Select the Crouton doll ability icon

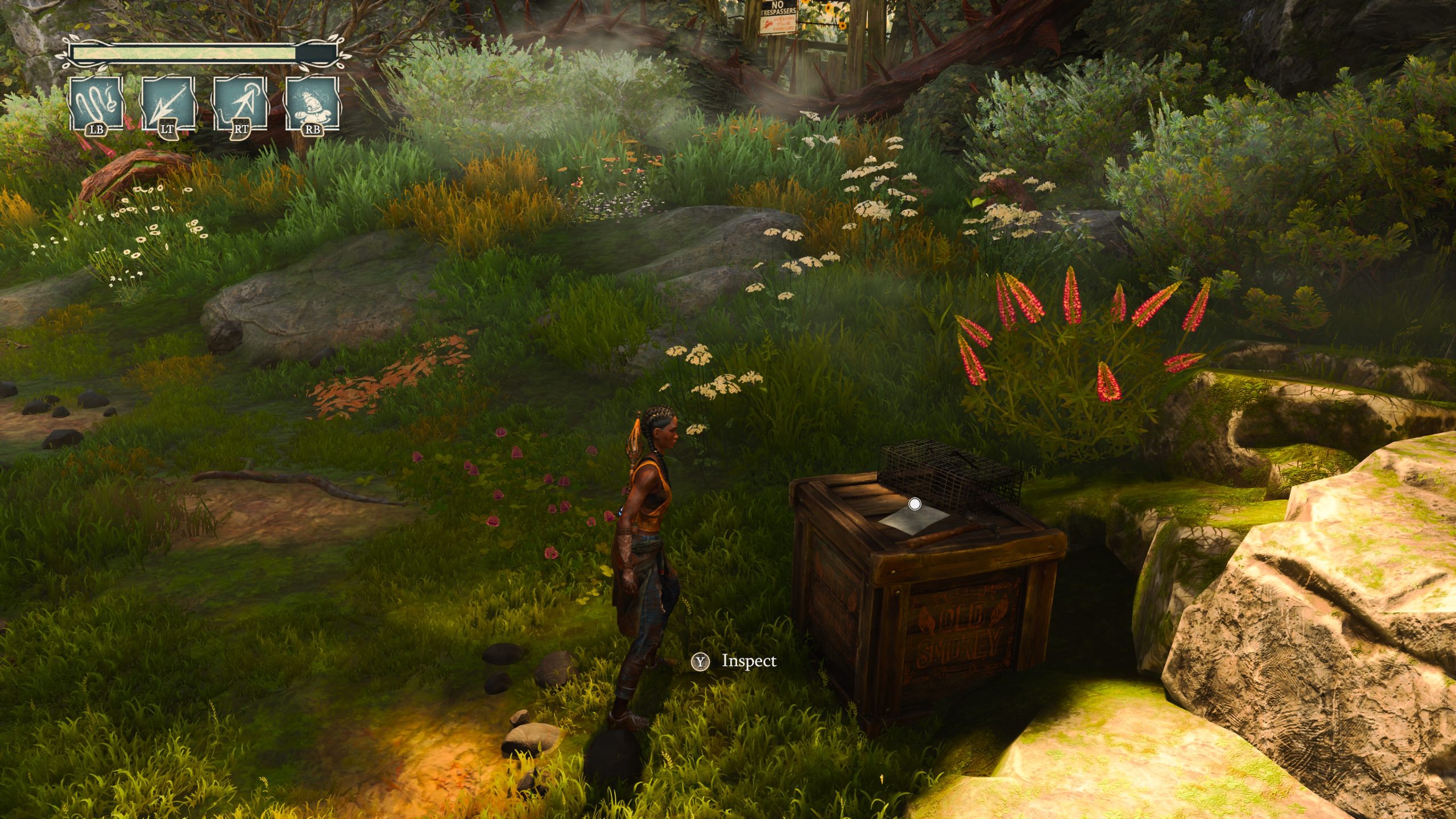coord(312,104)
